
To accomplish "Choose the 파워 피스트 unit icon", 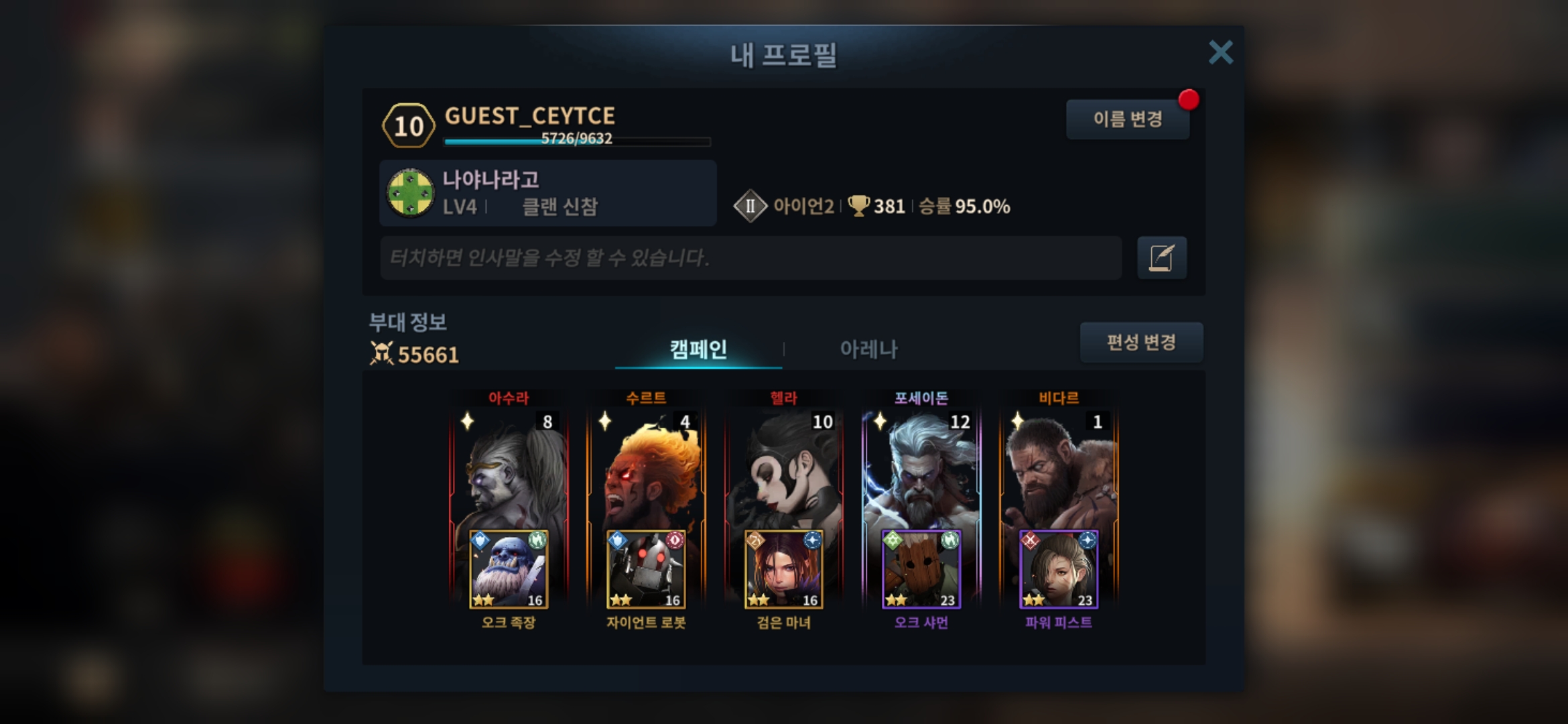I will pyautogui.click(x=1059, y=570).
